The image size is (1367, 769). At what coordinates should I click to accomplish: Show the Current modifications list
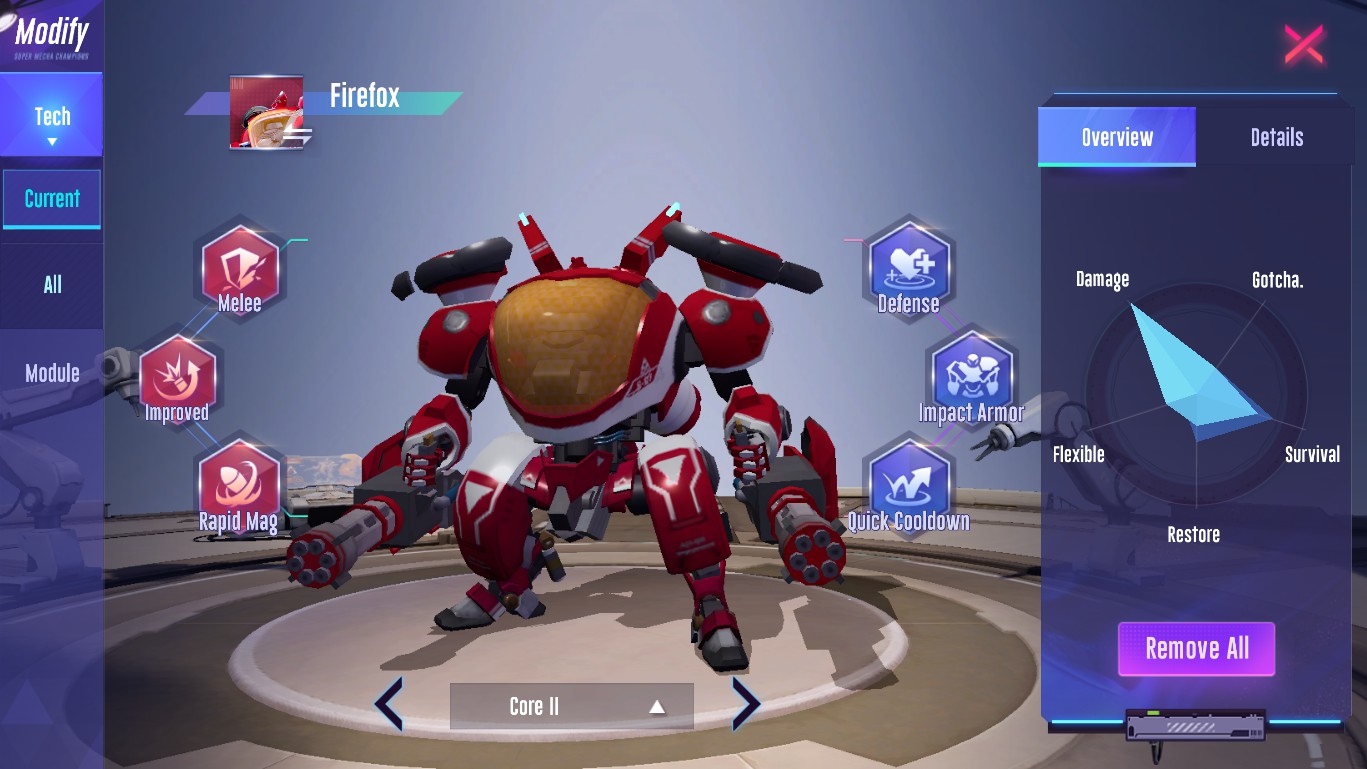point(52,198)
